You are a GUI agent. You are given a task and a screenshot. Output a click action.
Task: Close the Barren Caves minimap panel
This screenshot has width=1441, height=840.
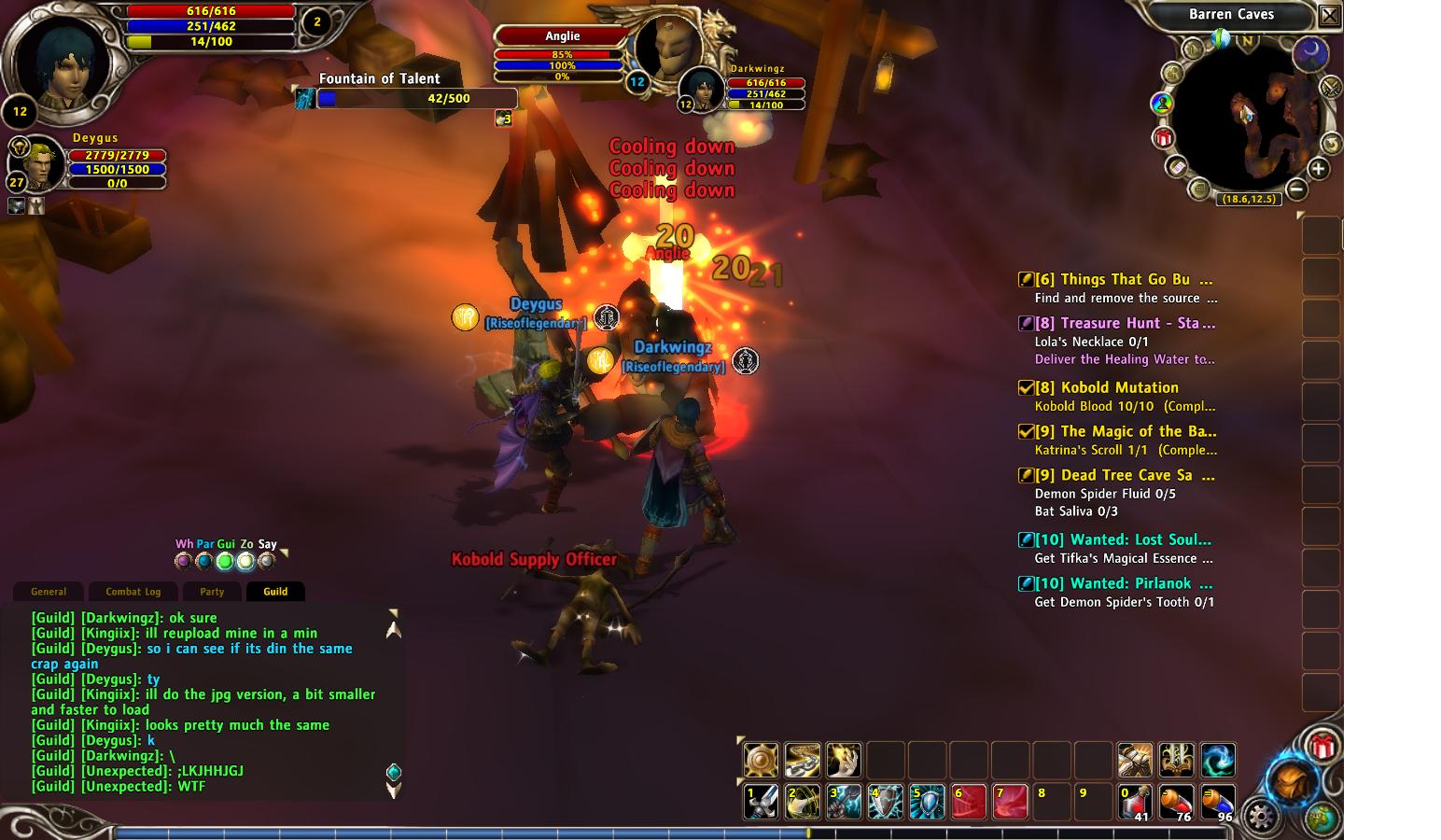pyautogui.click(x=1330, y=15)
